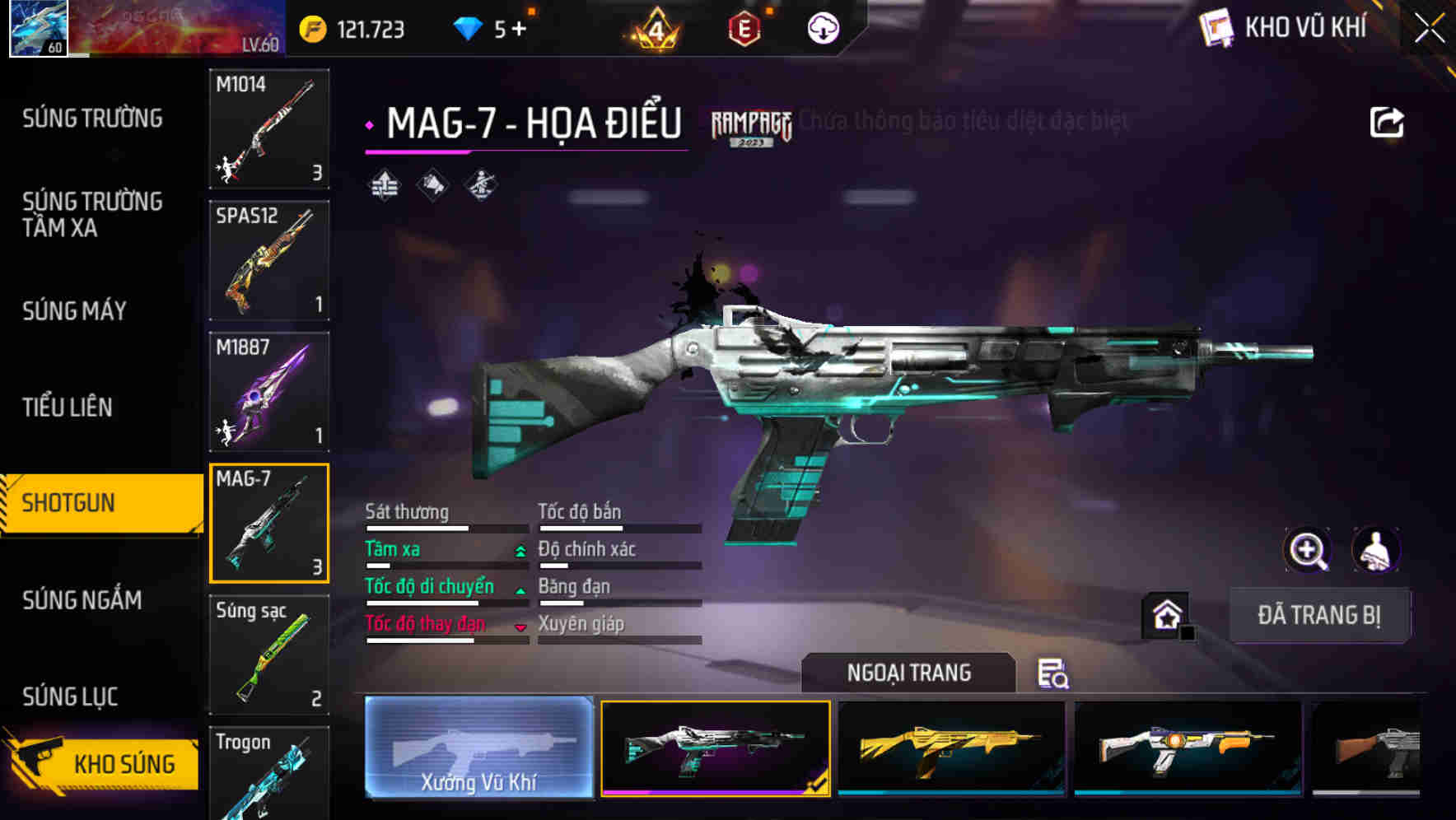Switch to the Súng Lục category
1456x820 pixels.
[x=70, y=697]
